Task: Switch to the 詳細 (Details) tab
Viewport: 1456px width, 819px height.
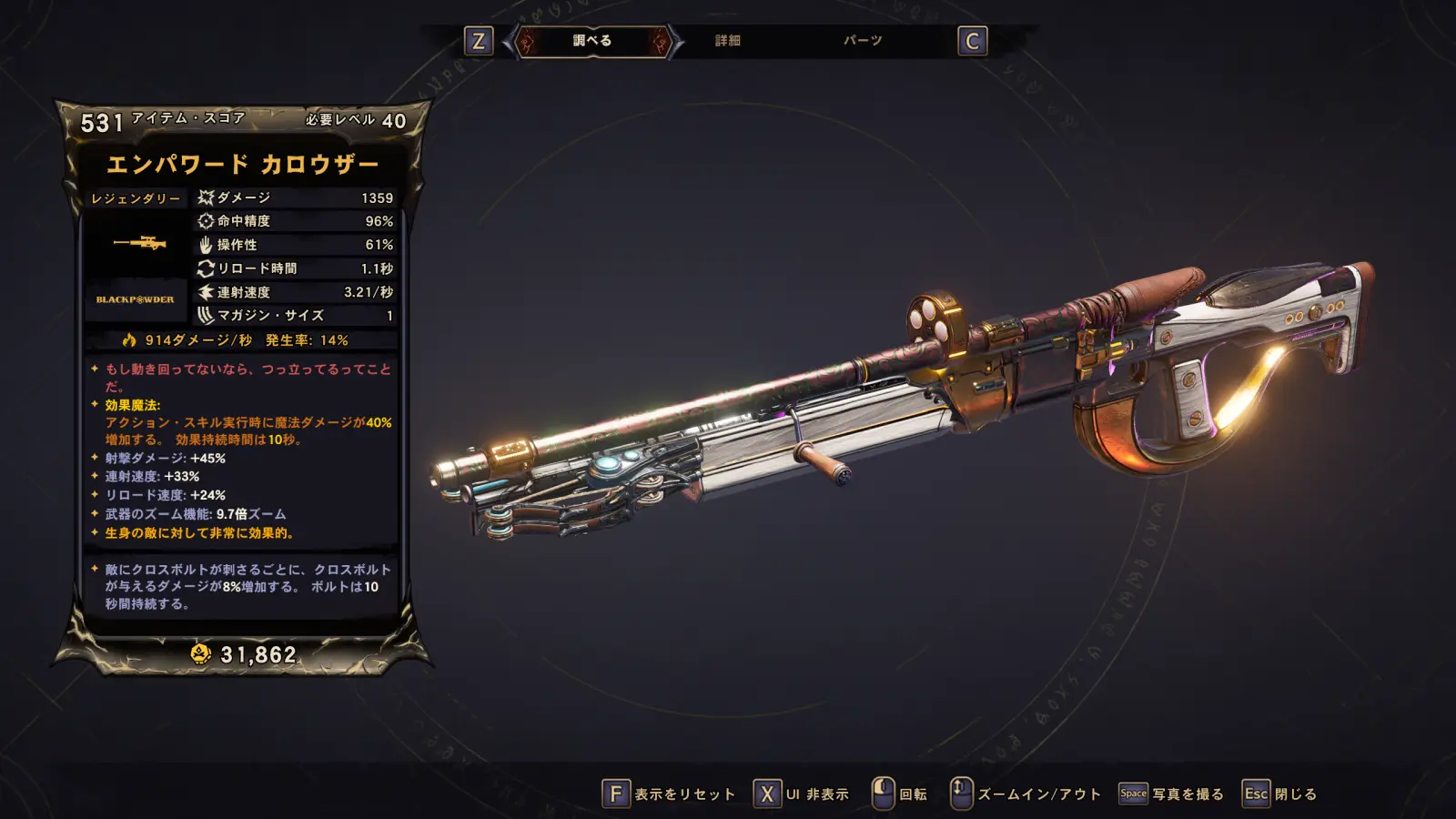Action: 728,41
